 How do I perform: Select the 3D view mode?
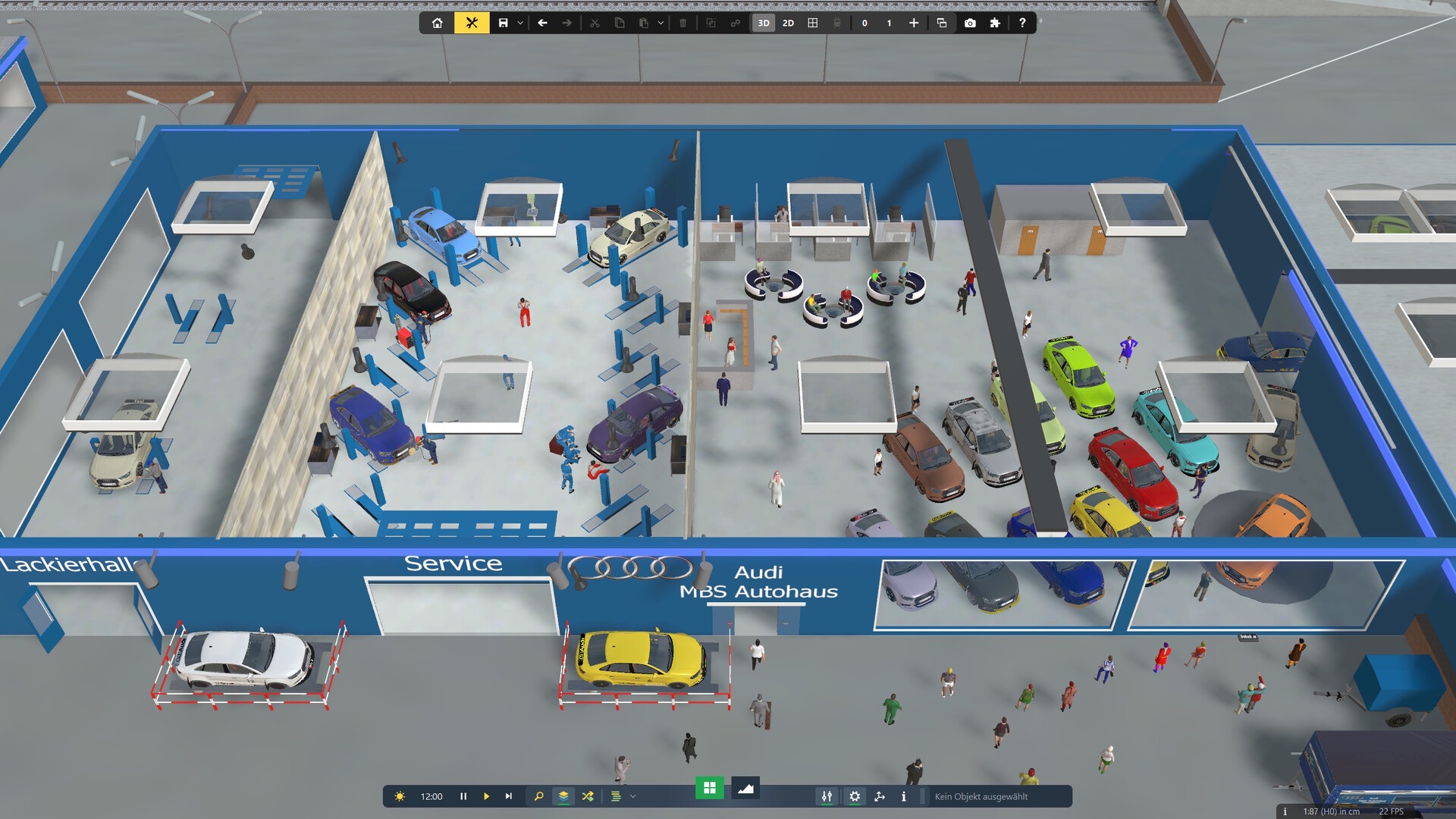[764, 23]
